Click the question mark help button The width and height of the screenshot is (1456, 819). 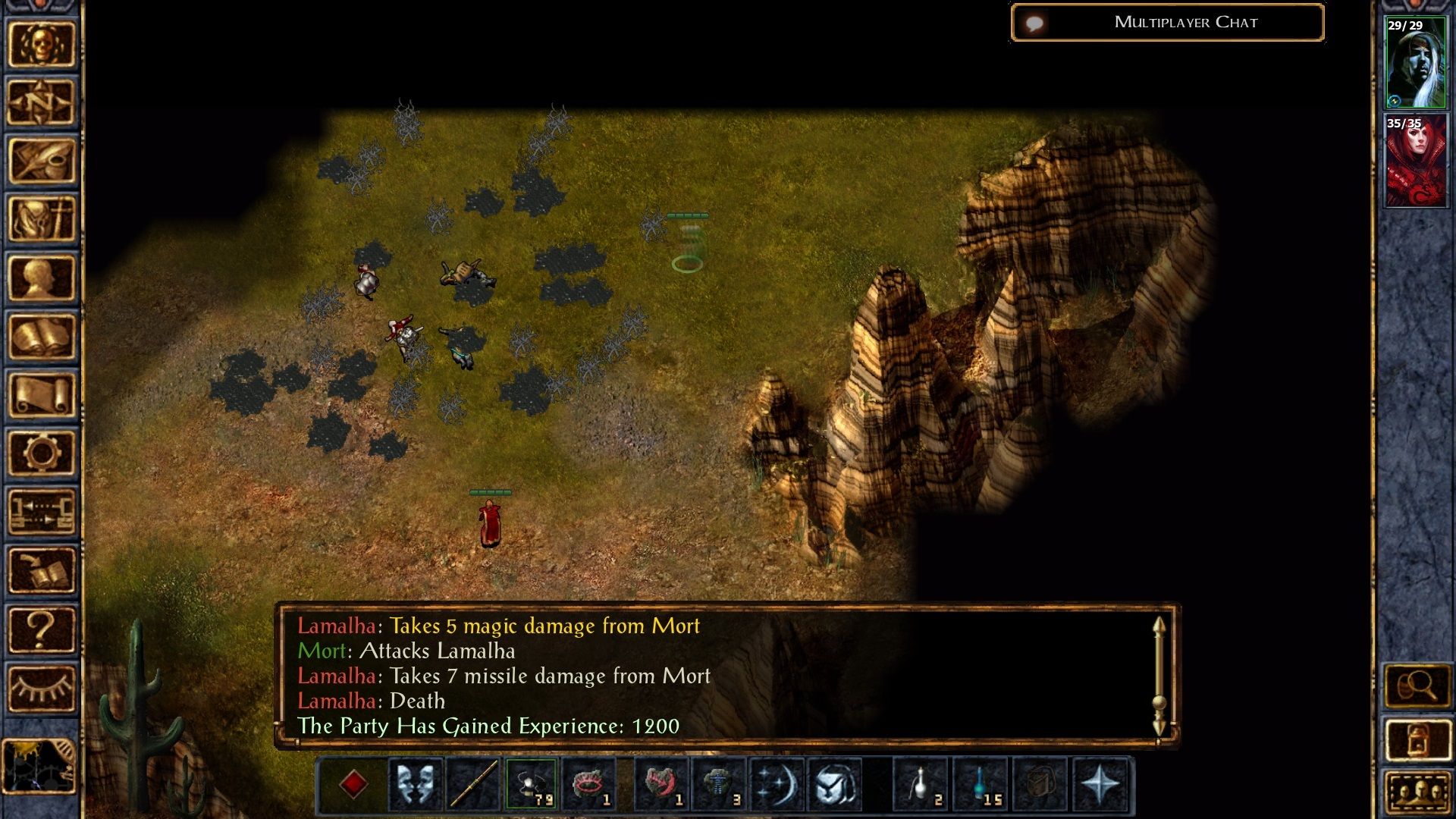click(x=42, y=629)
